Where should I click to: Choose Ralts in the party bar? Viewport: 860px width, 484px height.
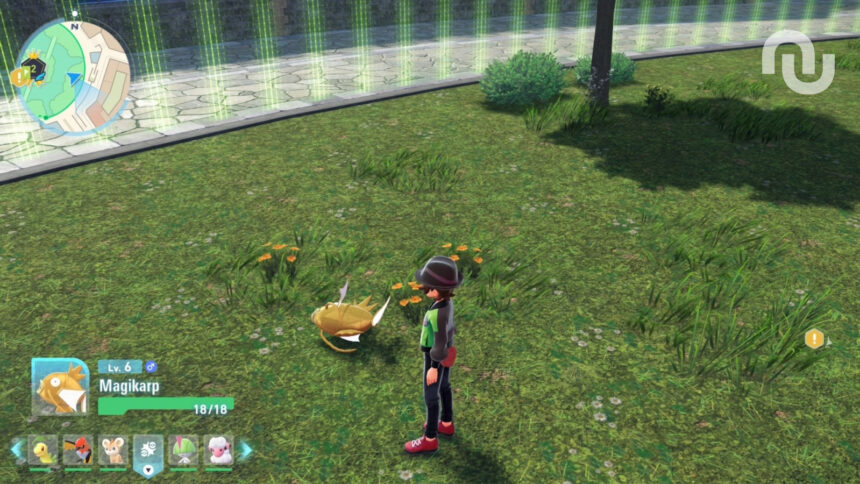[x=183, y=451]
